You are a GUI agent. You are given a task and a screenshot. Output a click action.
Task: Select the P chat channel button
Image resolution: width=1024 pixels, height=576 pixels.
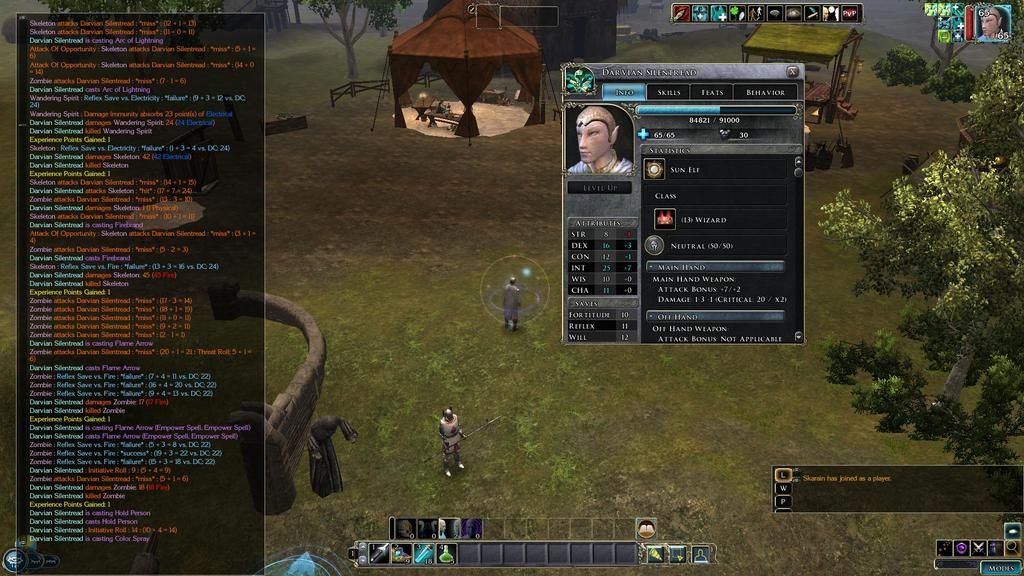point(784,501)
